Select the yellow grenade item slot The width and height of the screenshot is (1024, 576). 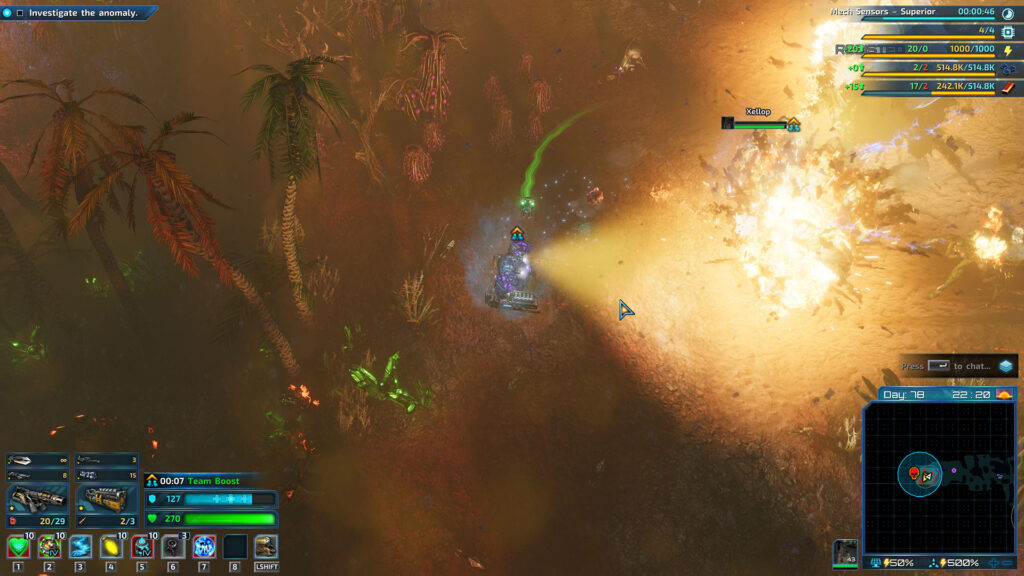coord(111,546)
